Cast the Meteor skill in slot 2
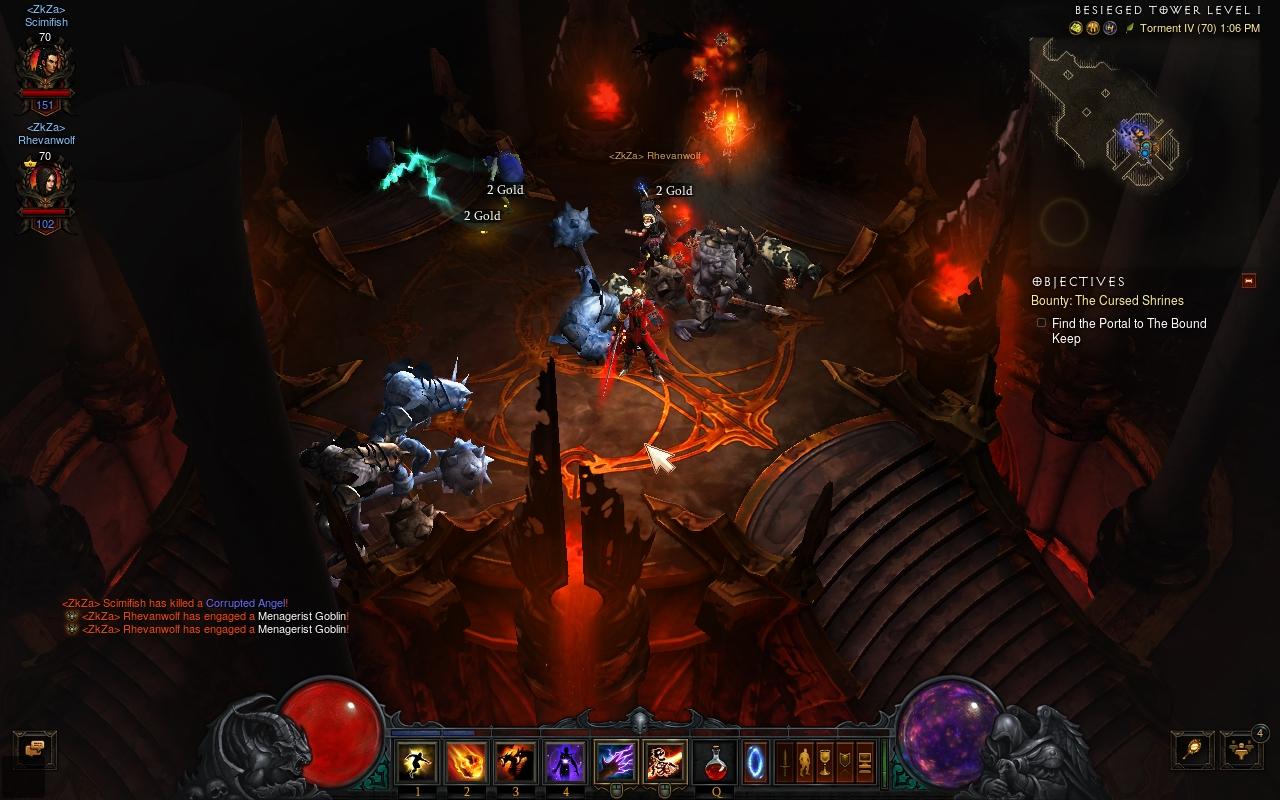Viewport: 1280px width, 800px height. pos(466,763)
